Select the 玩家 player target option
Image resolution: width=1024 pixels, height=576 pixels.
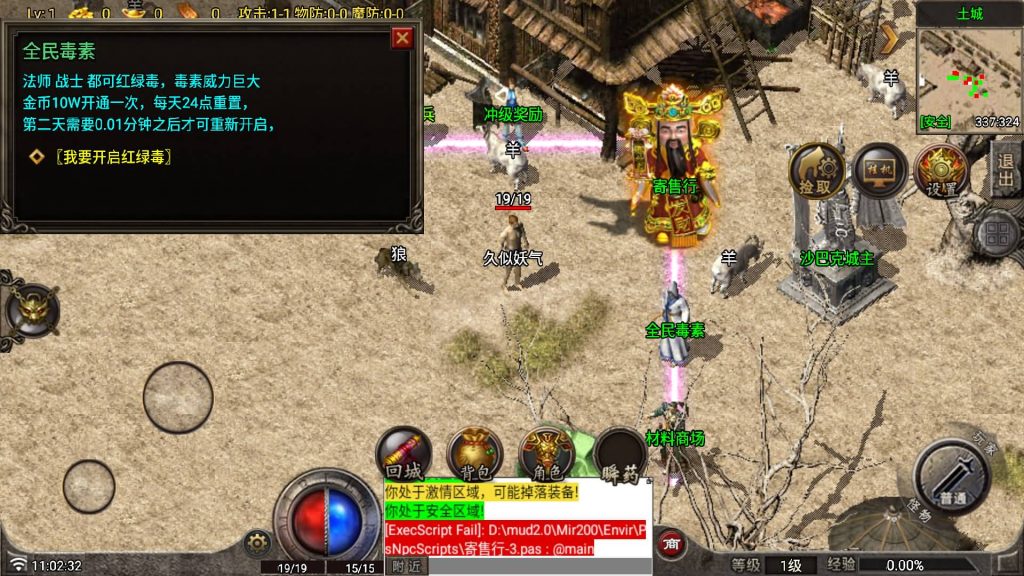click(x=987, y=440)
